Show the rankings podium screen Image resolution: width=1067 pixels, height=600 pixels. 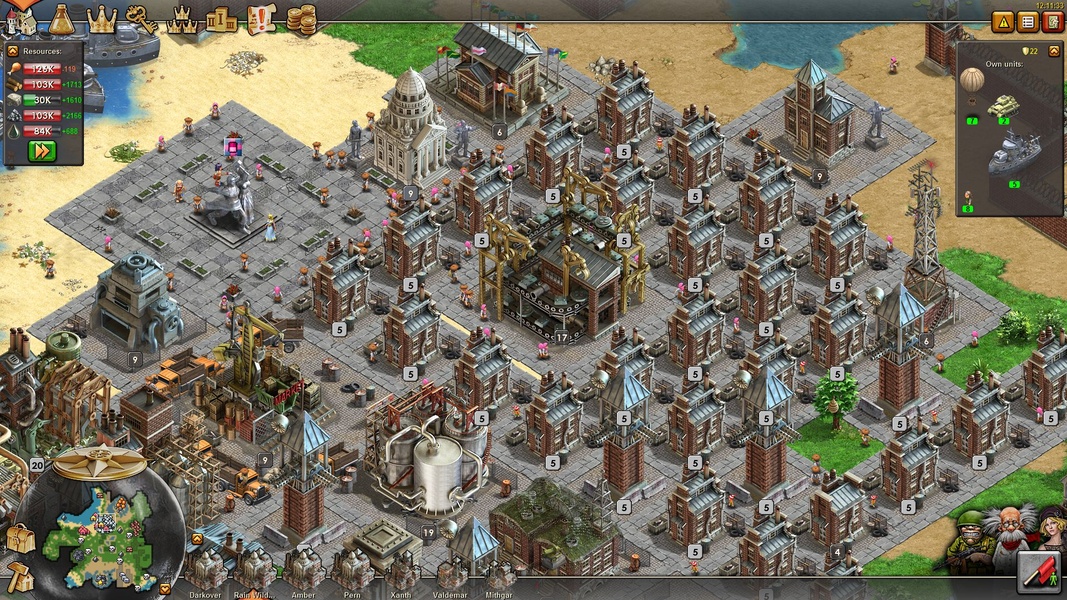click(221, 18)
